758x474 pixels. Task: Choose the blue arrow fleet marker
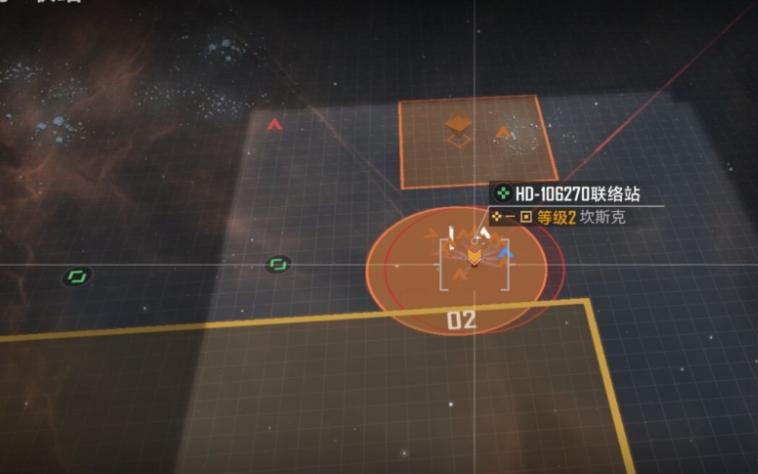[506, 253]
